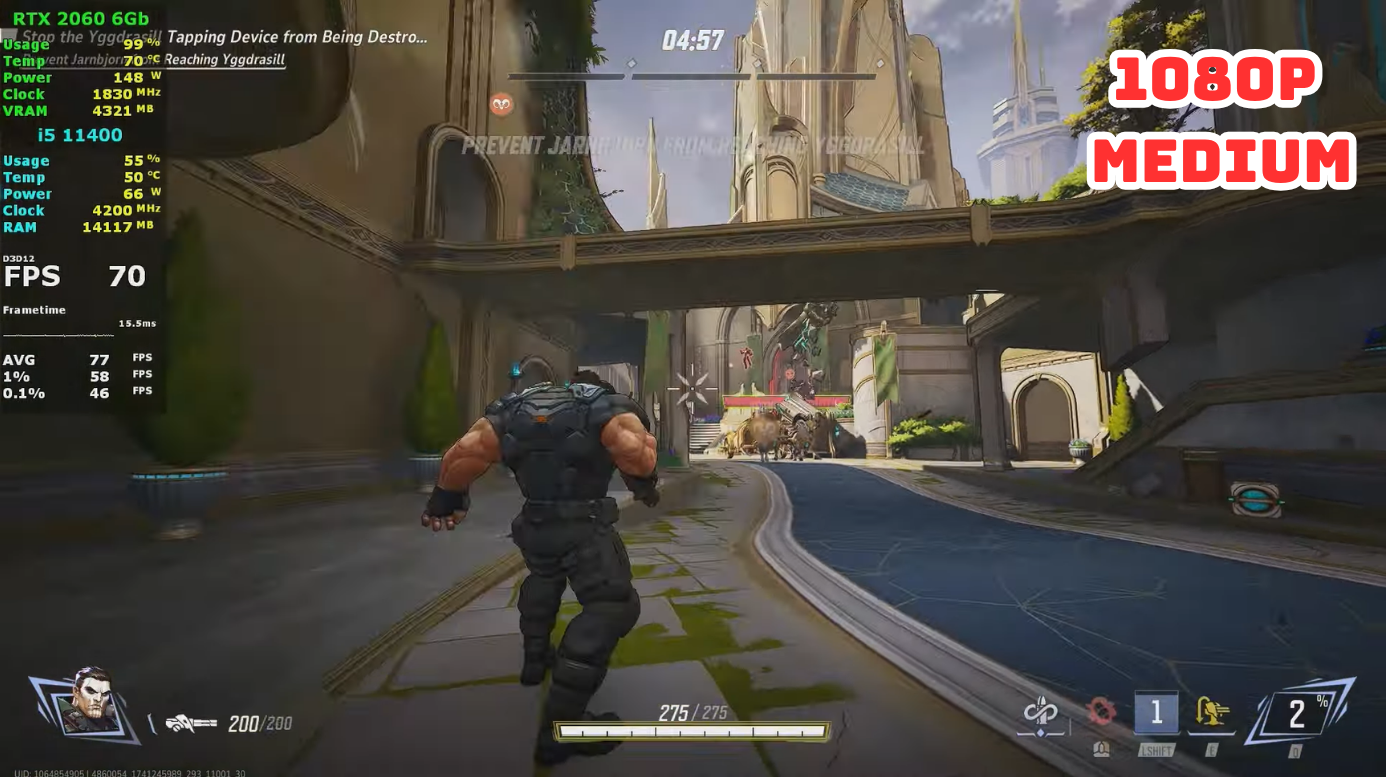Select the ultimate ability percentage icon
The width and height of the screenshot is (1386, 777).
click(x=1298, y=711)
